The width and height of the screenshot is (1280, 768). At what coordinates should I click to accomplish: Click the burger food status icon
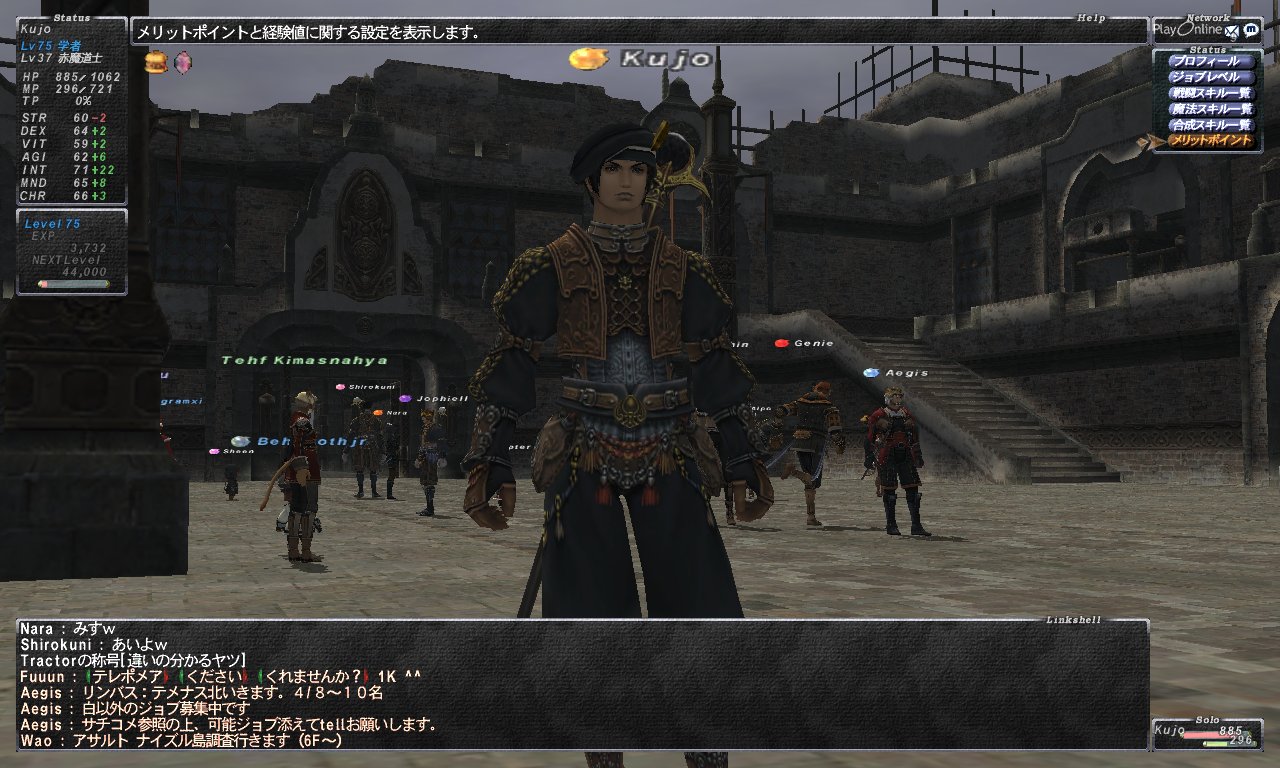[156, 63]
